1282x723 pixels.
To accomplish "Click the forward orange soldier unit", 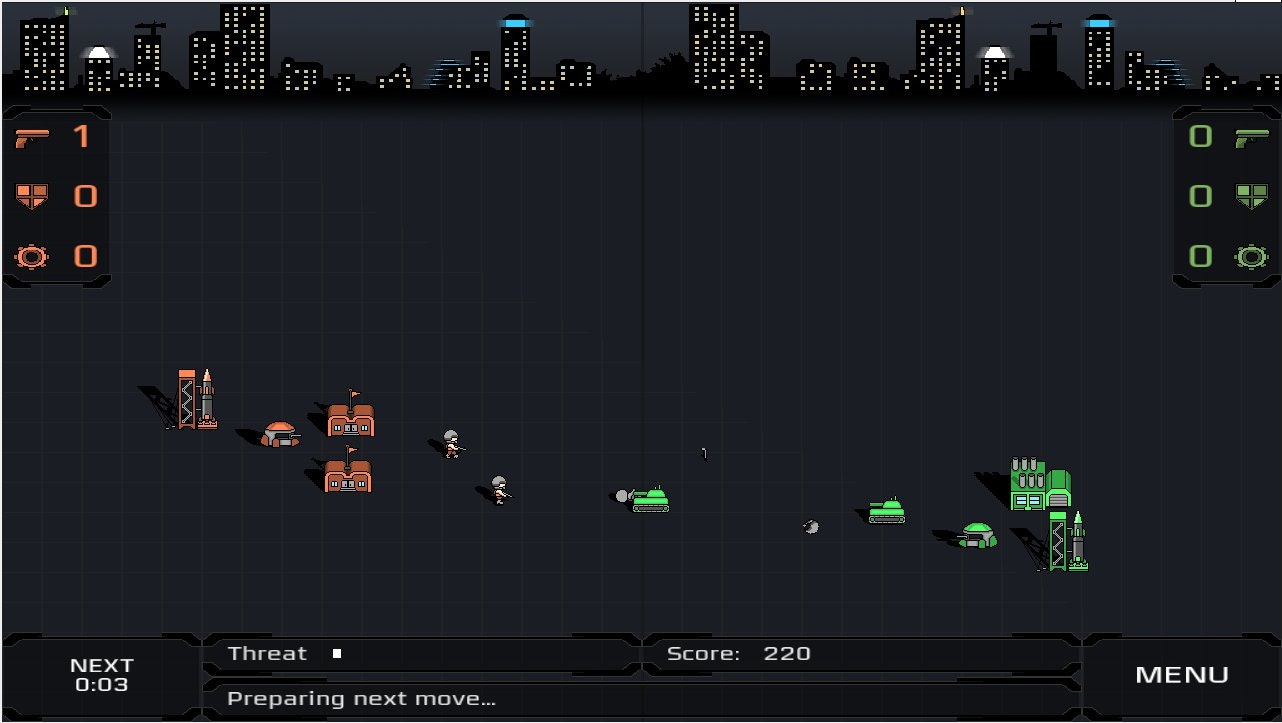I will [497, 488].
